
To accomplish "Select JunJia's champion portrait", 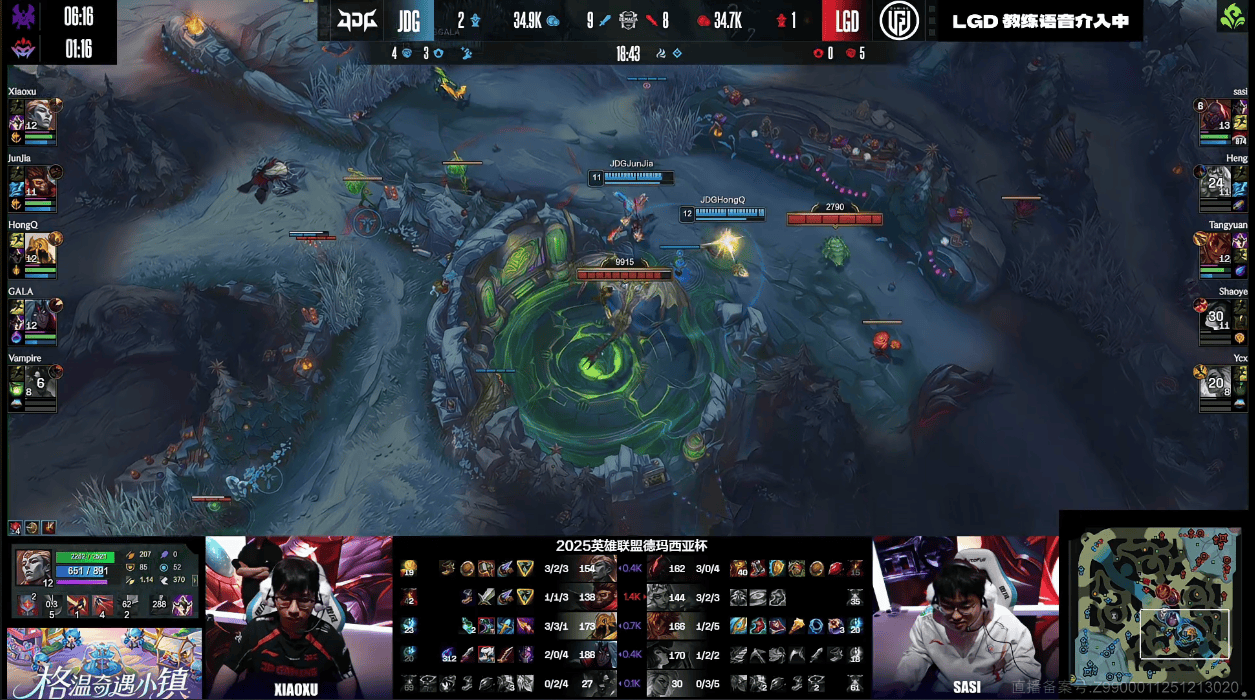I will [38, 180].
